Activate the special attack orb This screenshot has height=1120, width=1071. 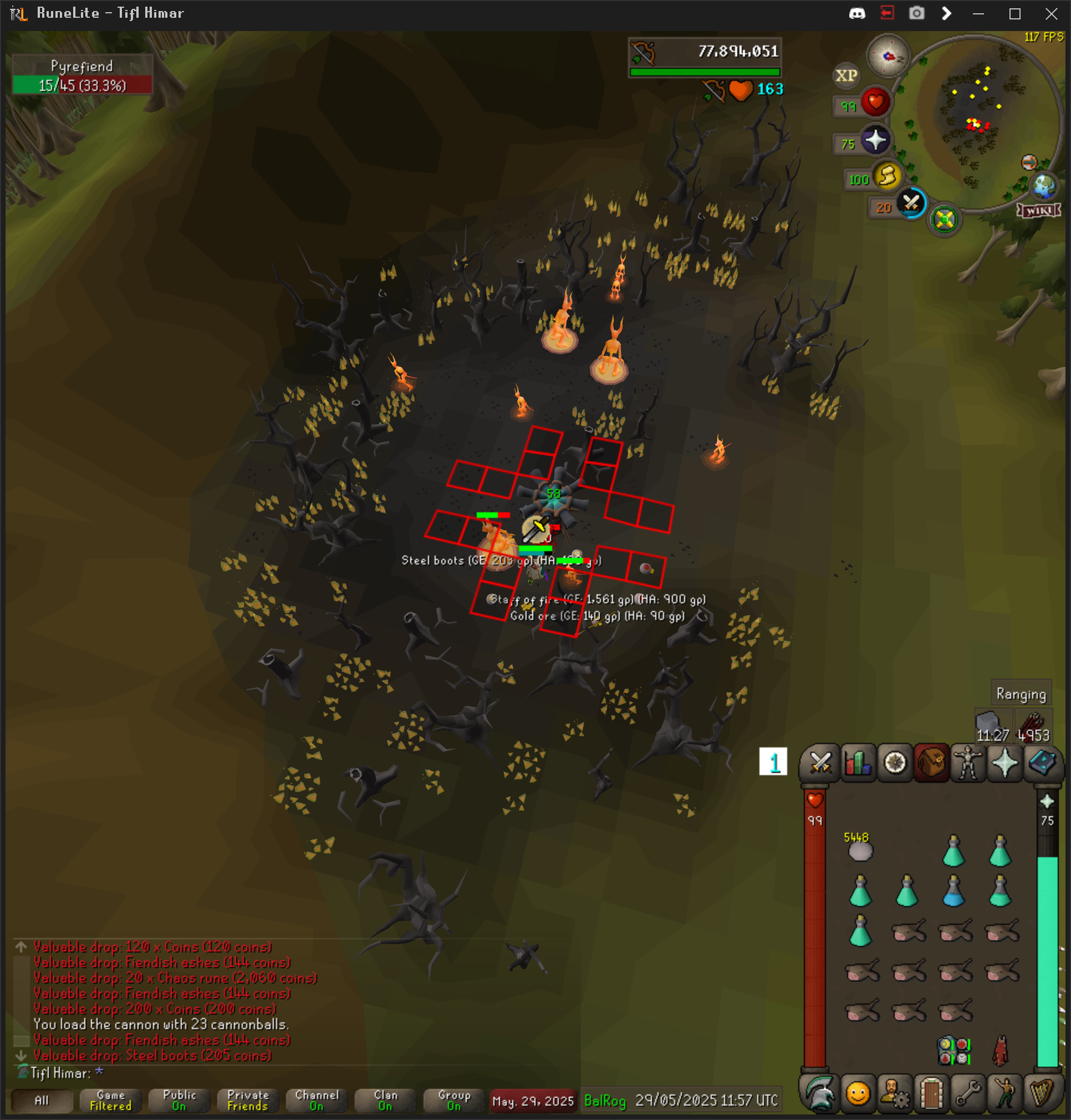point(911,203)
